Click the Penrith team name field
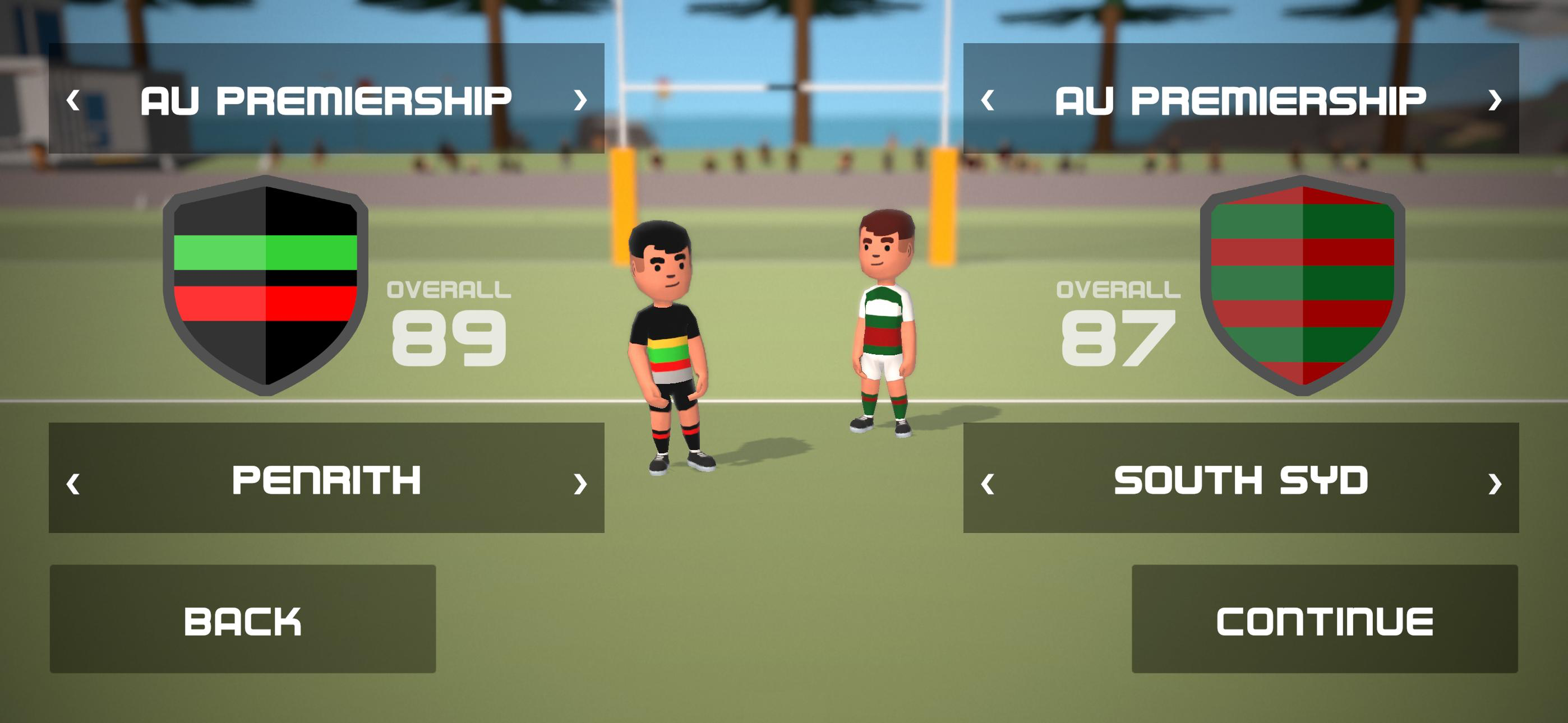Screen dimensions: 1568x723 (327, 483)
